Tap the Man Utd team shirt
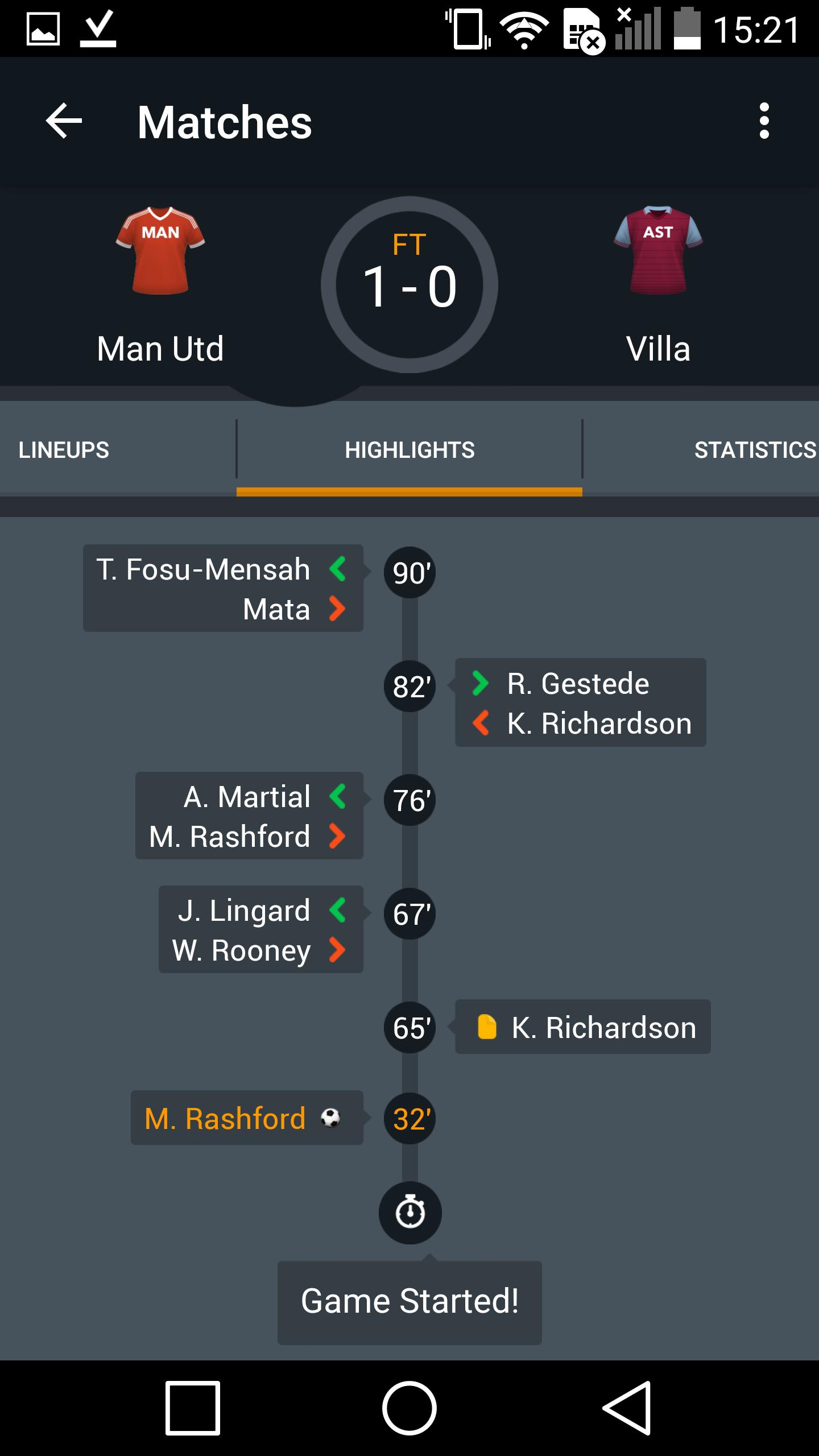Viewport: 819px width, 1456px height. [160, 250]
